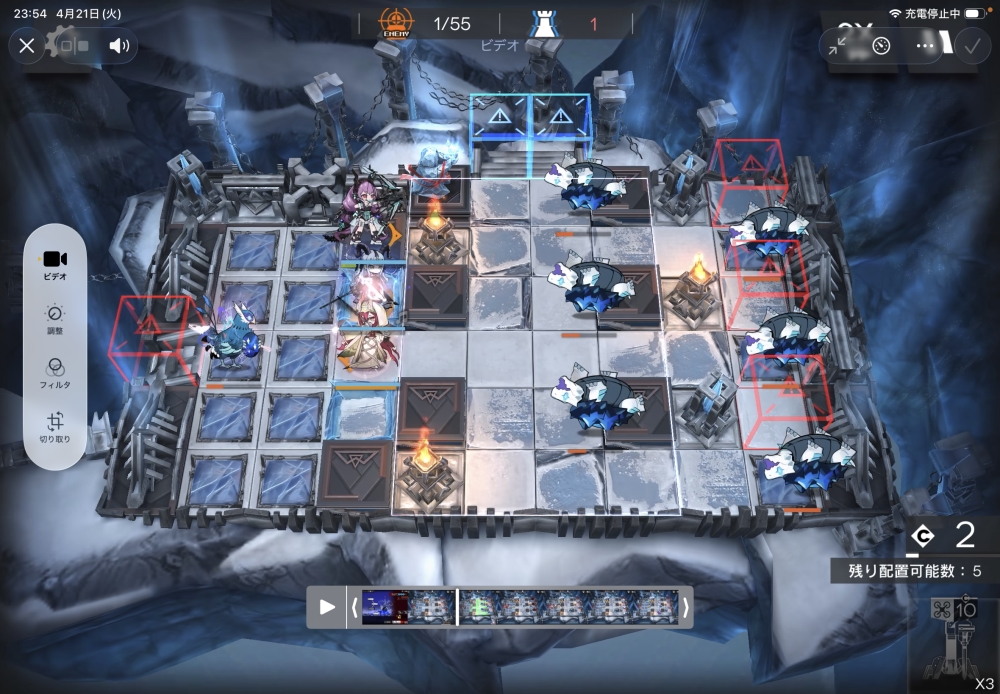The width and height of the screenshot is (1000, 694).
Task: Confirm edits with the checkmark button
Action: 970,45
